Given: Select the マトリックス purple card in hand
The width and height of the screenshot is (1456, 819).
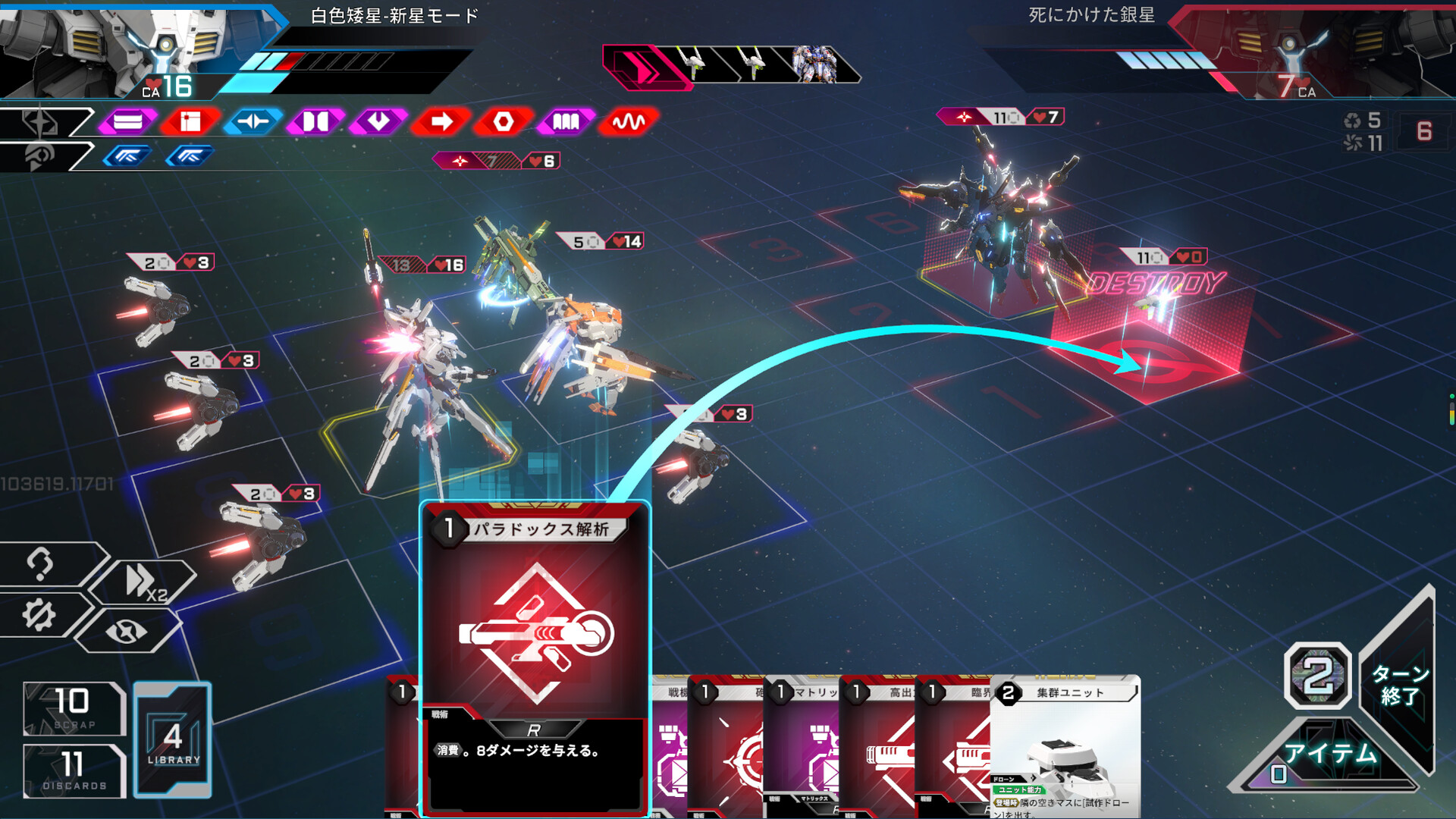Looking at the screenshot, I should click(802, 751).
